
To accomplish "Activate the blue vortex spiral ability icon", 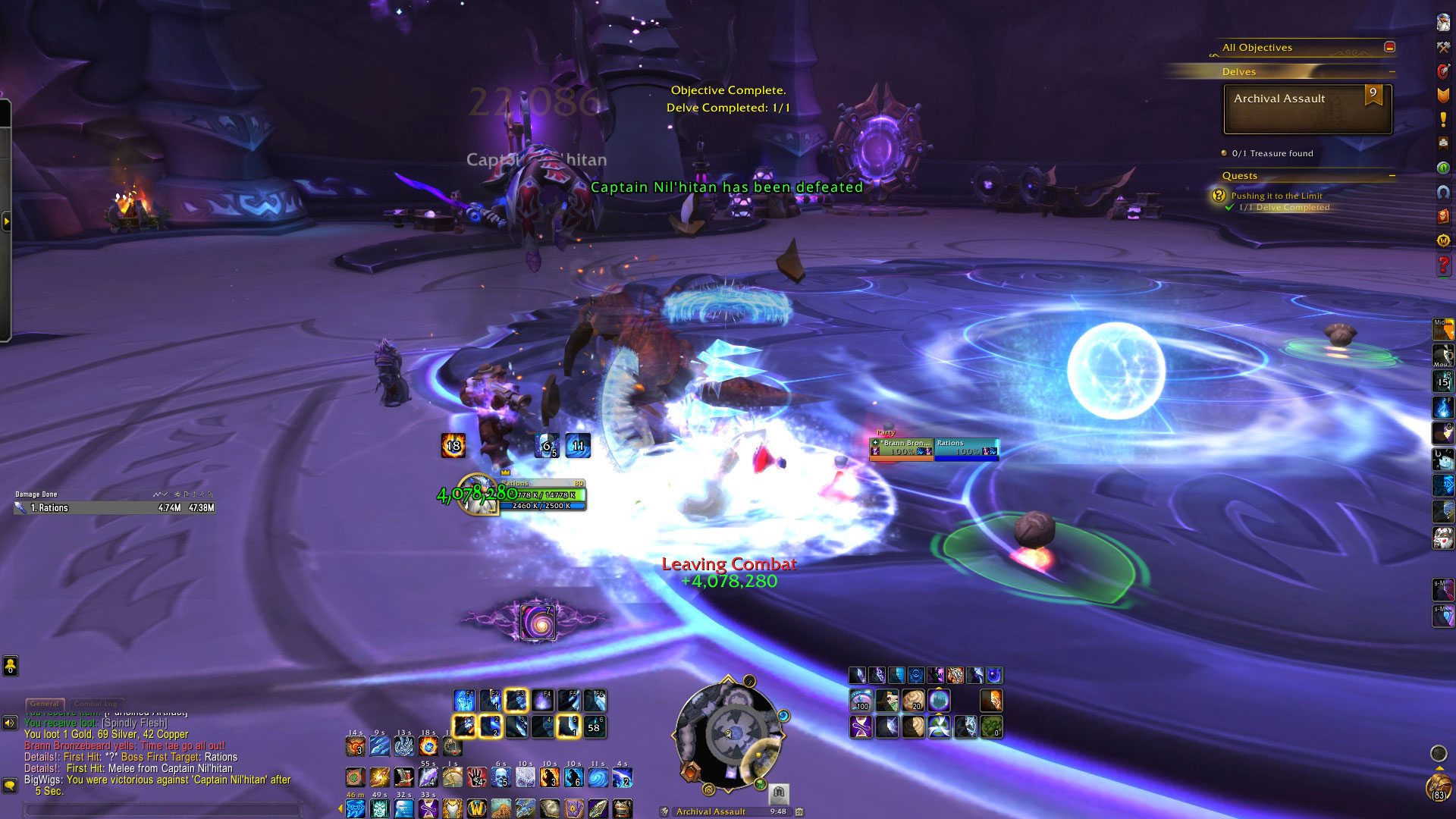I will click(598, 777).
